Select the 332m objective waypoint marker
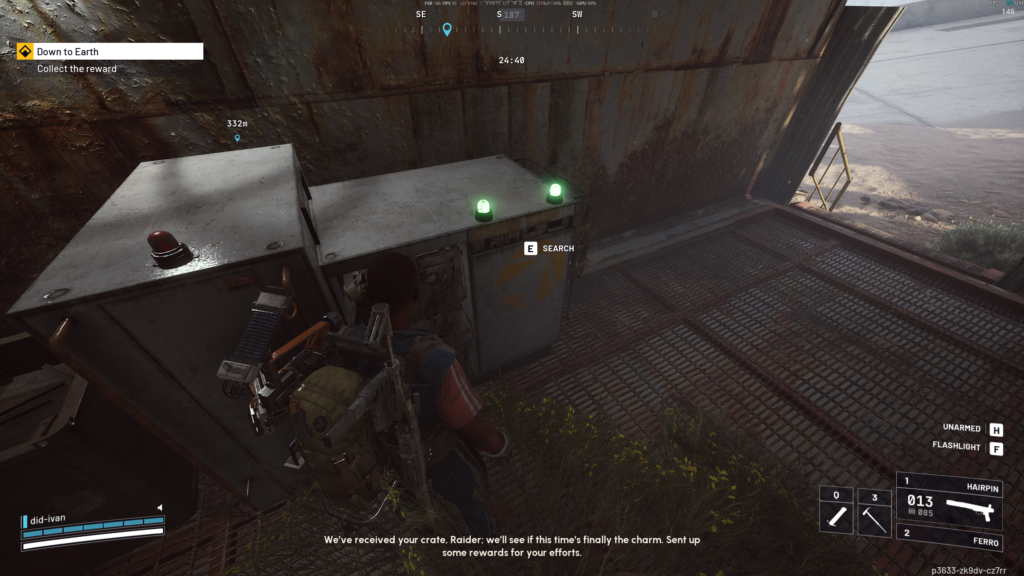Screen dimensions: 1024x576 [237, 138]
